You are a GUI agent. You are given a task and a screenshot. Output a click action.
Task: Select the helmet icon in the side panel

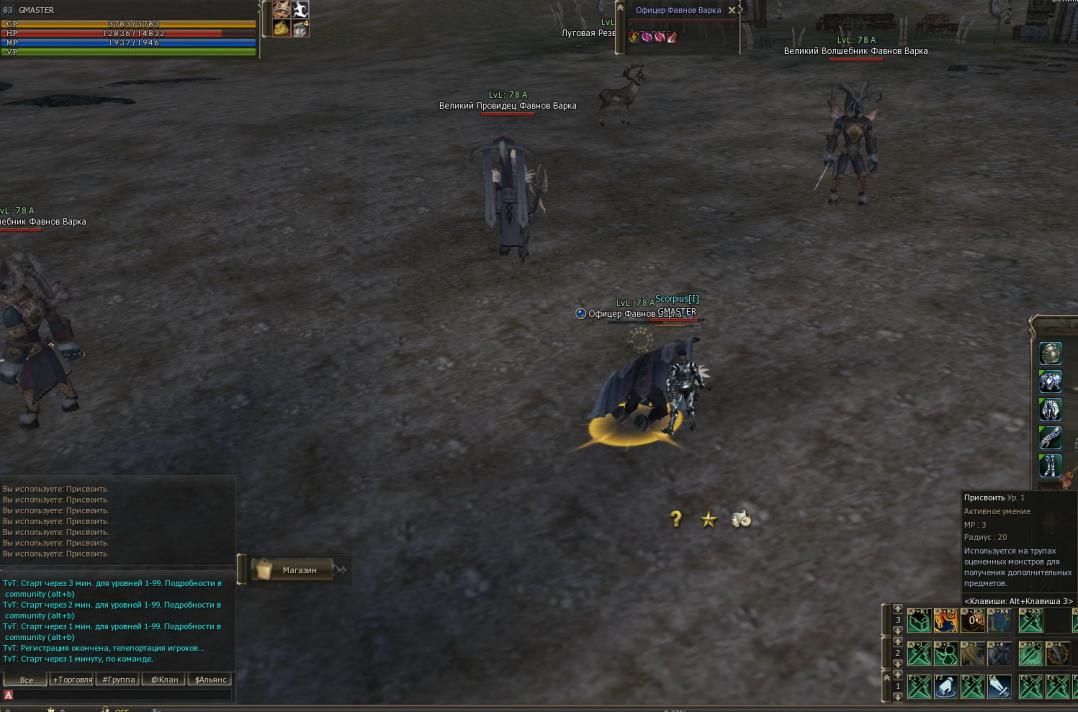tap(1050, 353)
